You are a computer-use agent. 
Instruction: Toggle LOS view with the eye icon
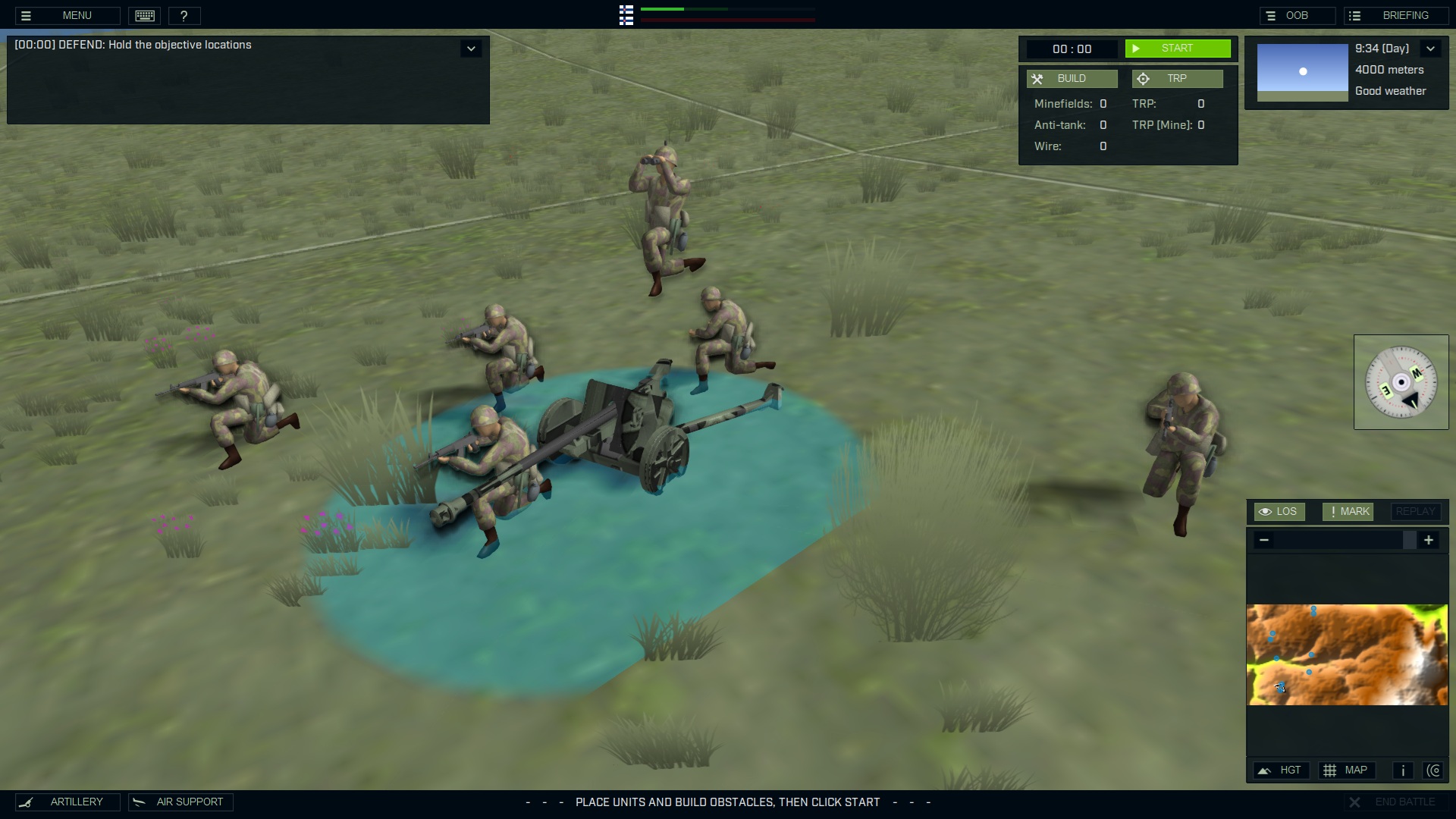1279,511
